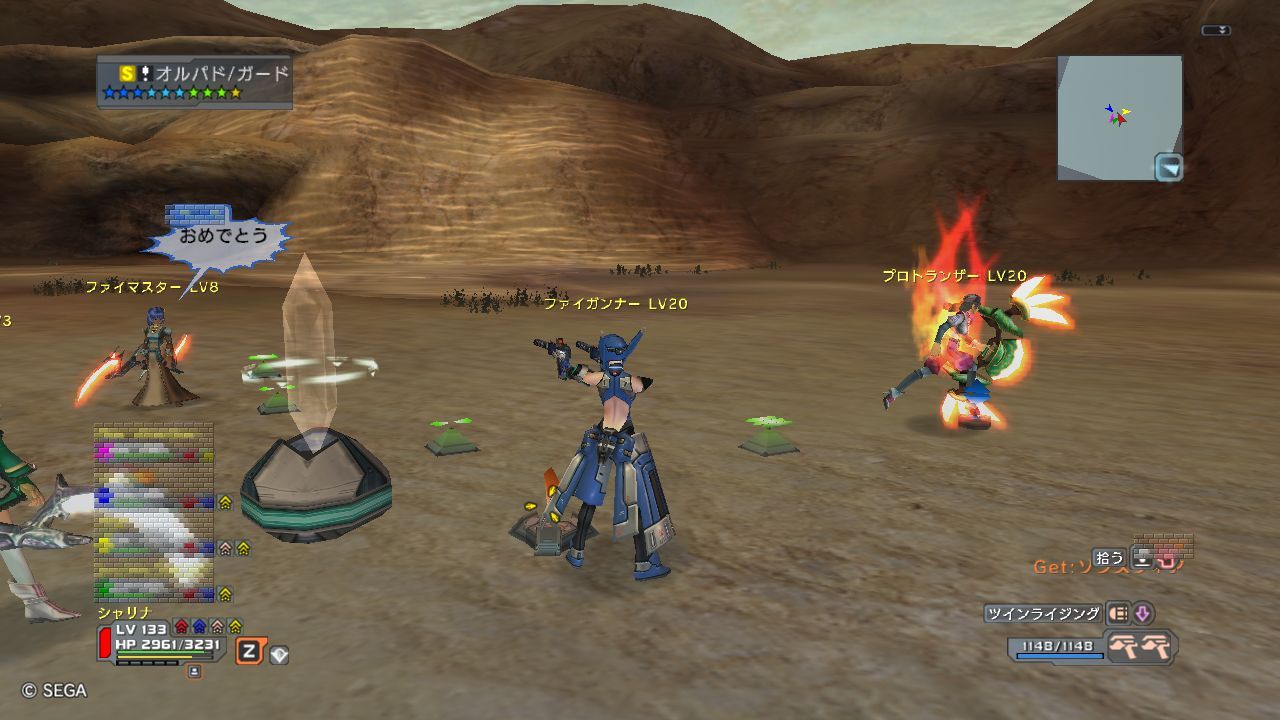The height and width of the screenshot is (720, 1280).
Task: Click the blue defense buff arrow icon
Action: click(199, 627)
